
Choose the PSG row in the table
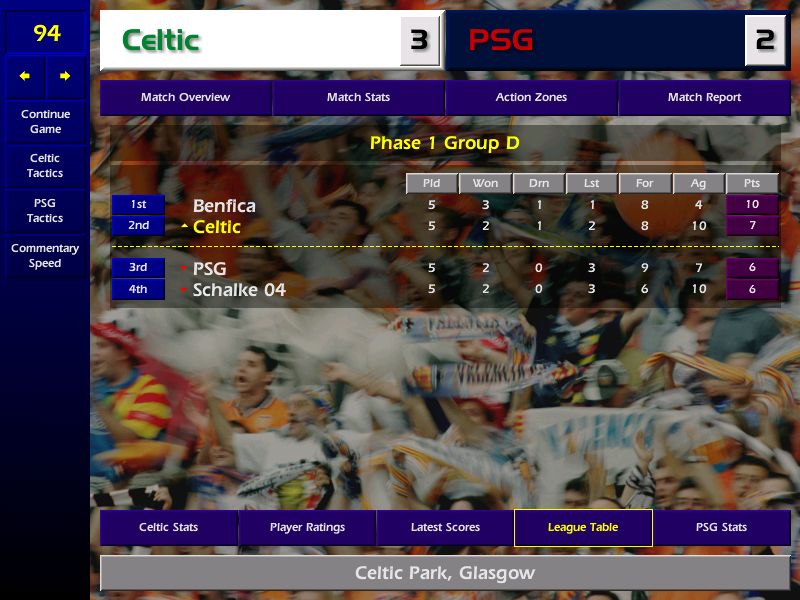point(210,269)
